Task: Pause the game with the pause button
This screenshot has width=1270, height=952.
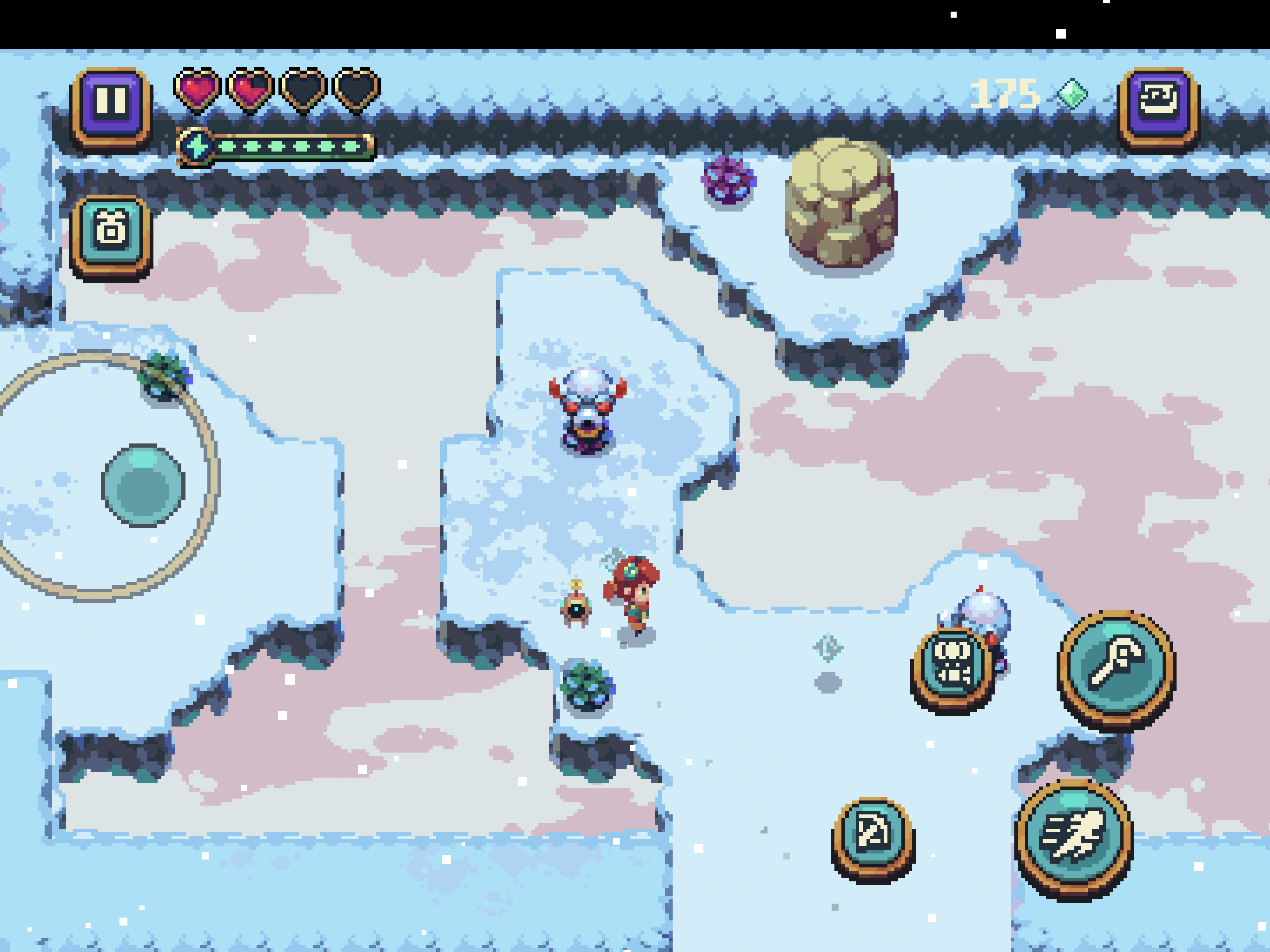Action: (x=112, y=103)
